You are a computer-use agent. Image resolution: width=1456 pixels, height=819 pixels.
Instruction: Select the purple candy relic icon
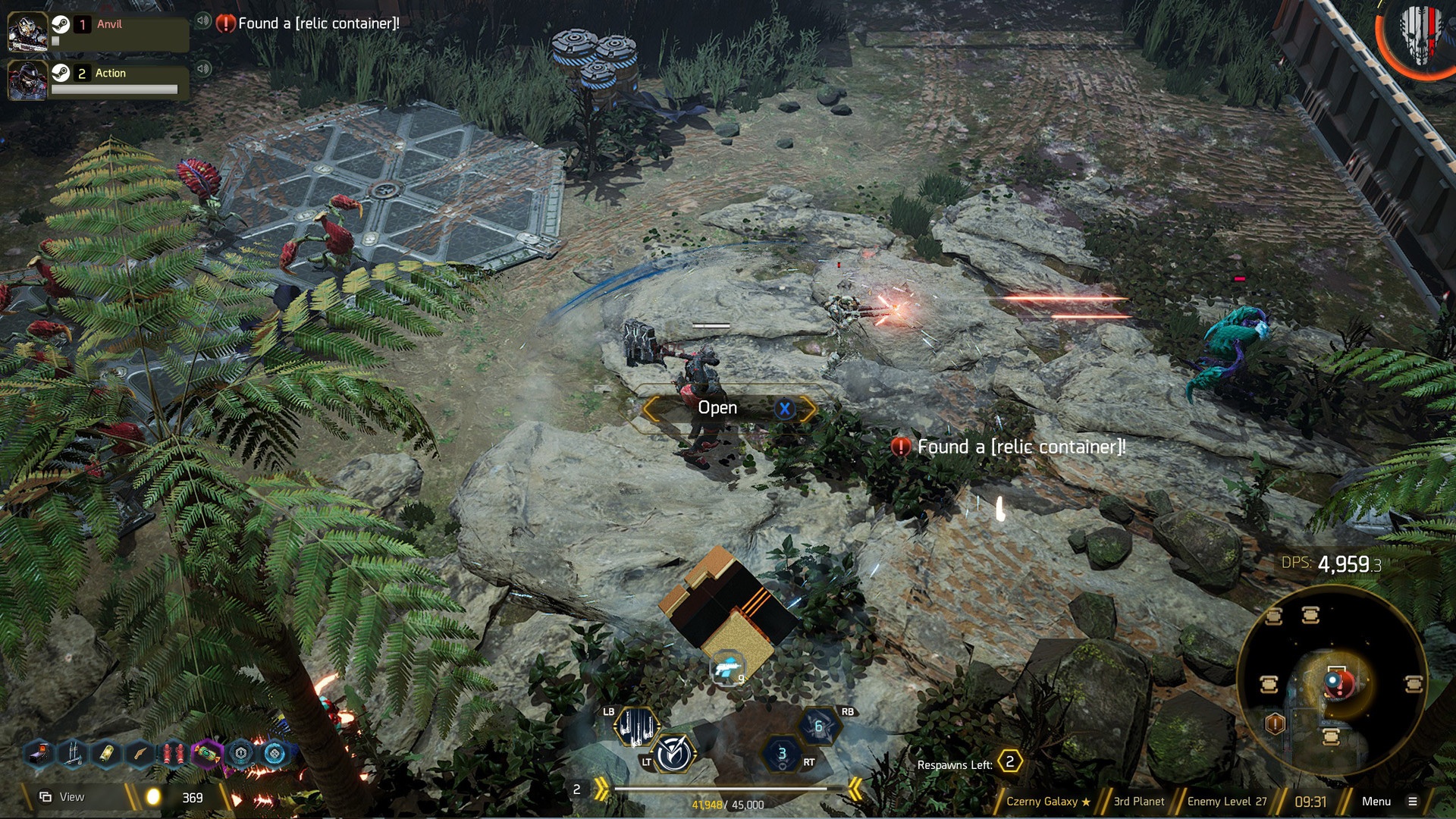206,754
